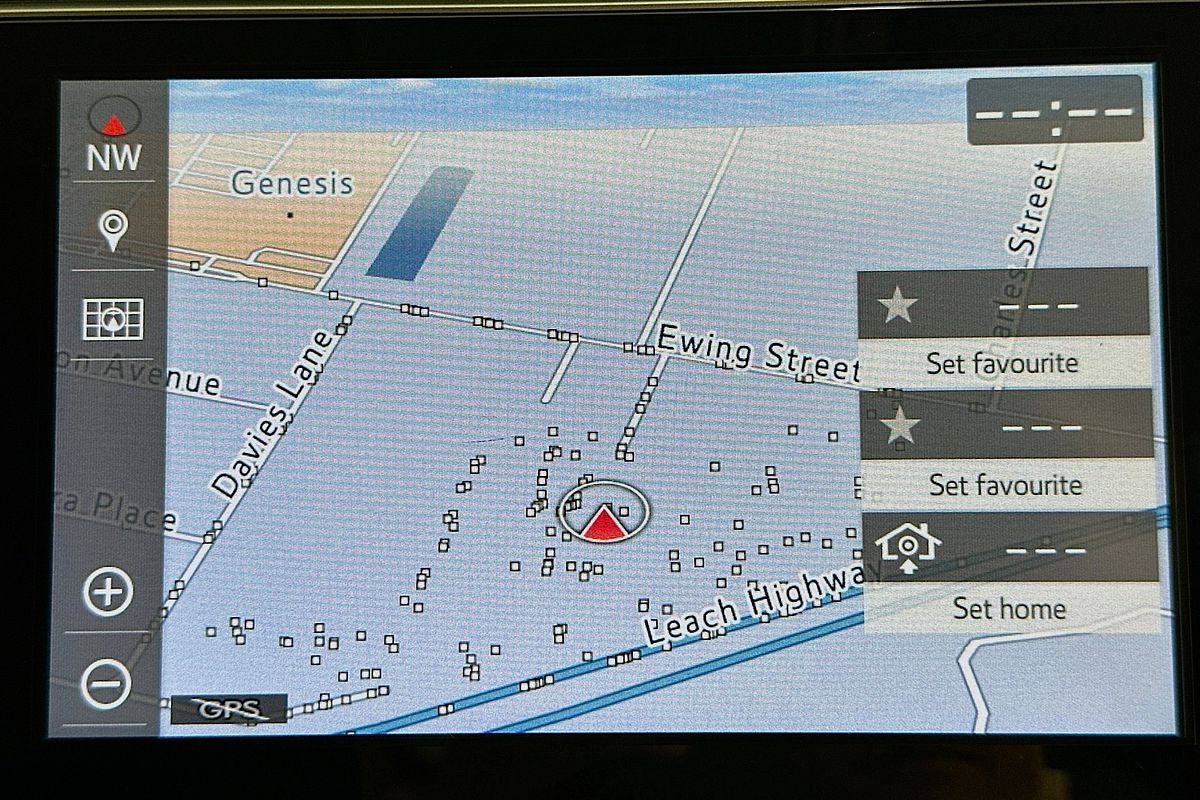Select the map grid view icon
This screenshot has width=1200, height=800.
click(113, 319)
